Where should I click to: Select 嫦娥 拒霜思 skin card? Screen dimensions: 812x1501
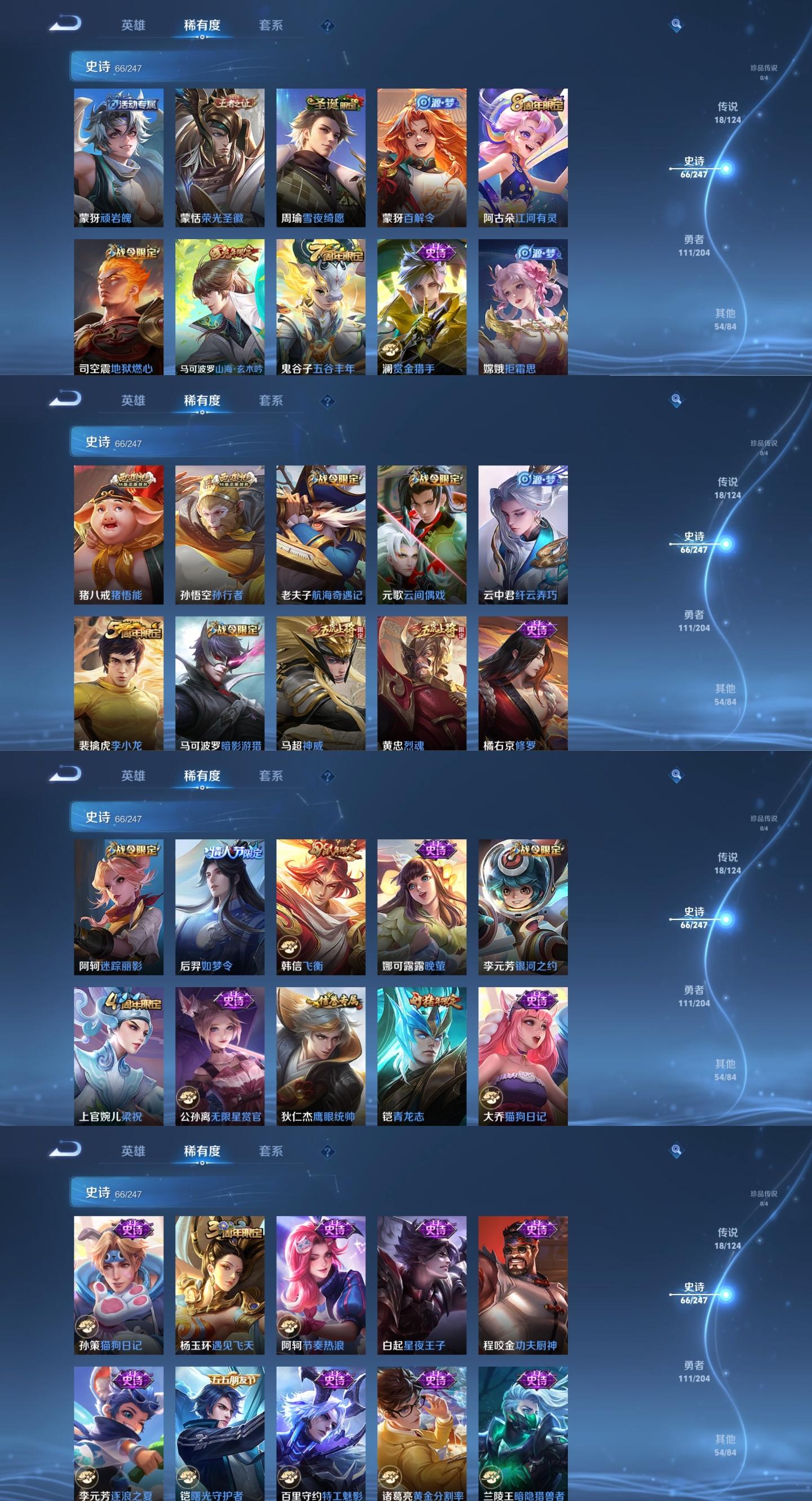point(523,306)
